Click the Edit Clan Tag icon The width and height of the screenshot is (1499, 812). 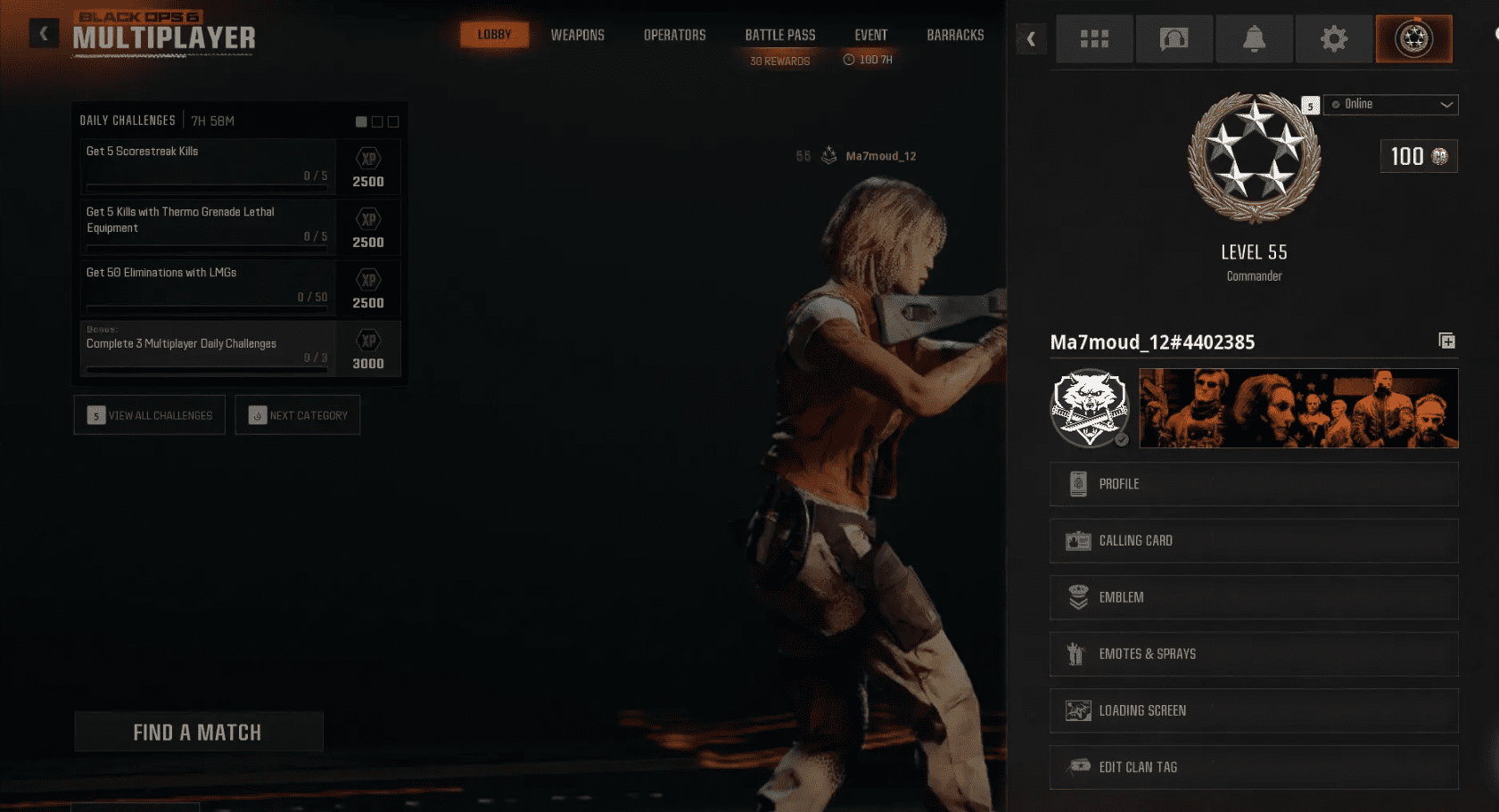(1077, 767)
